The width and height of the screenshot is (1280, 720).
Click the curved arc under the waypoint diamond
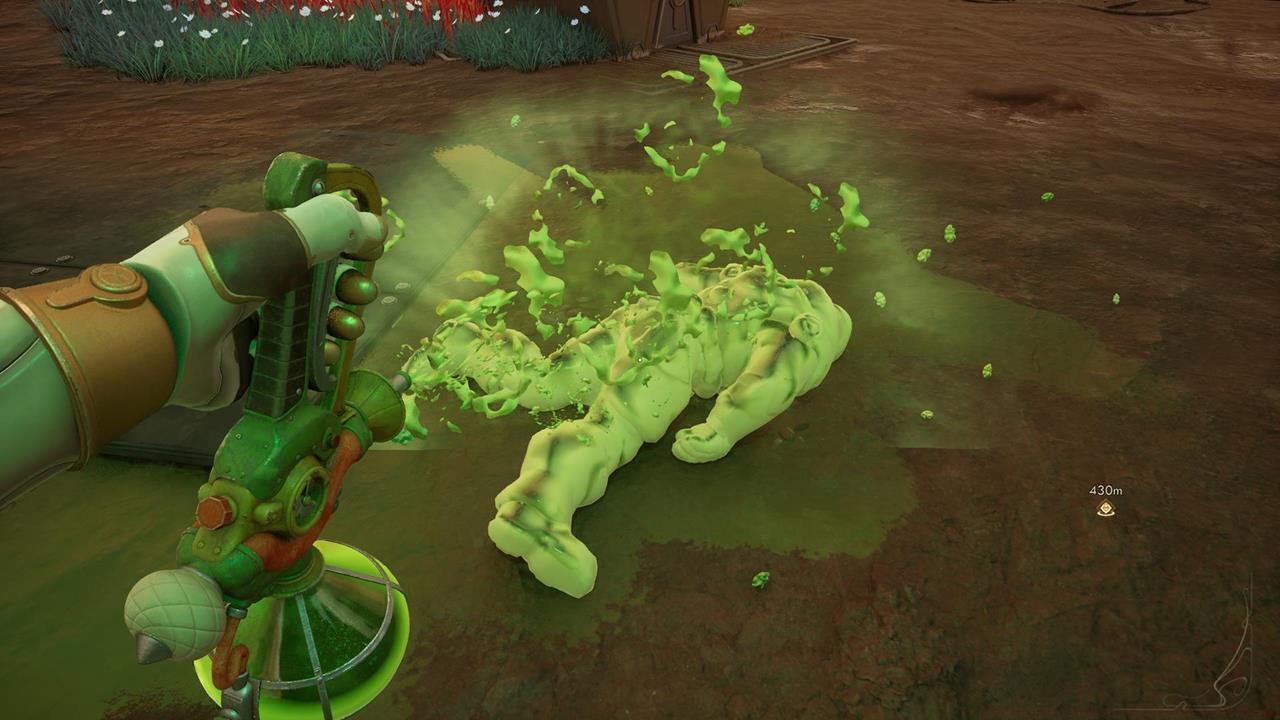(x=1105, y=513)
